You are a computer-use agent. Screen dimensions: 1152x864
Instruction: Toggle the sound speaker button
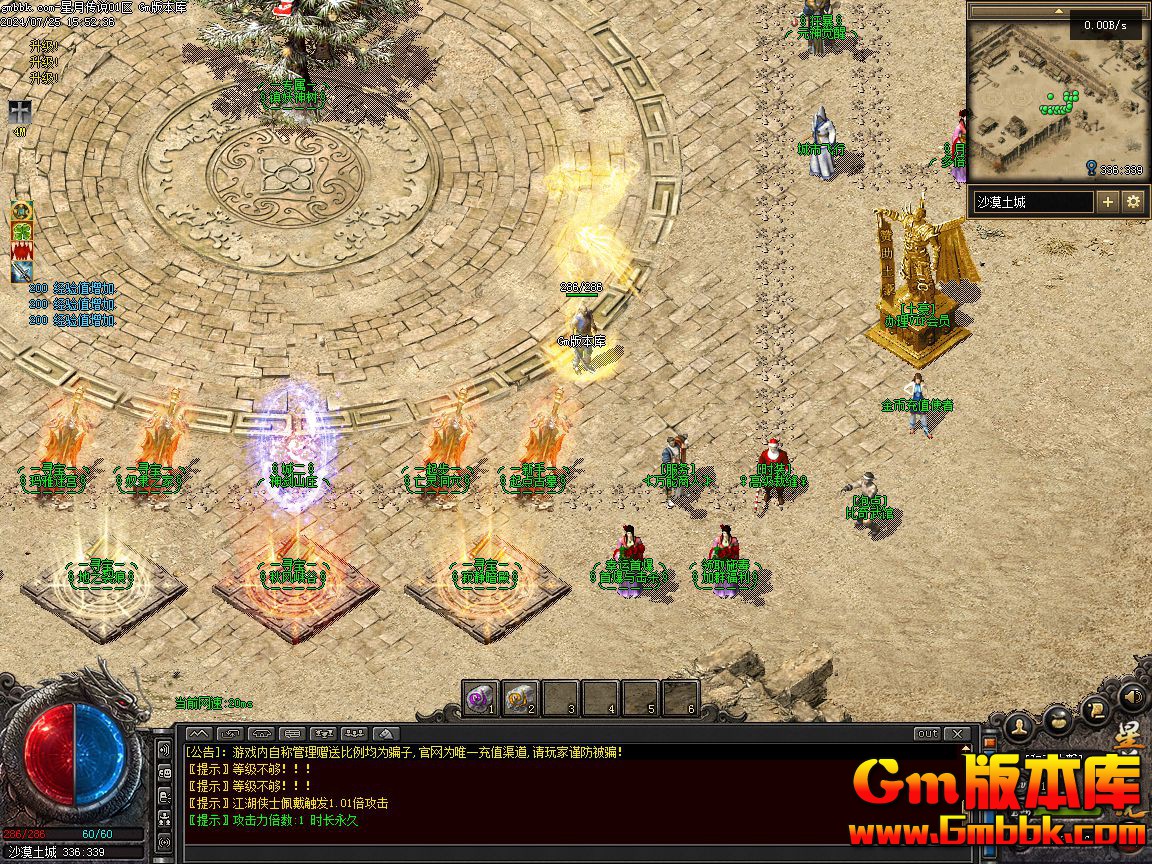click(1132, 695)
